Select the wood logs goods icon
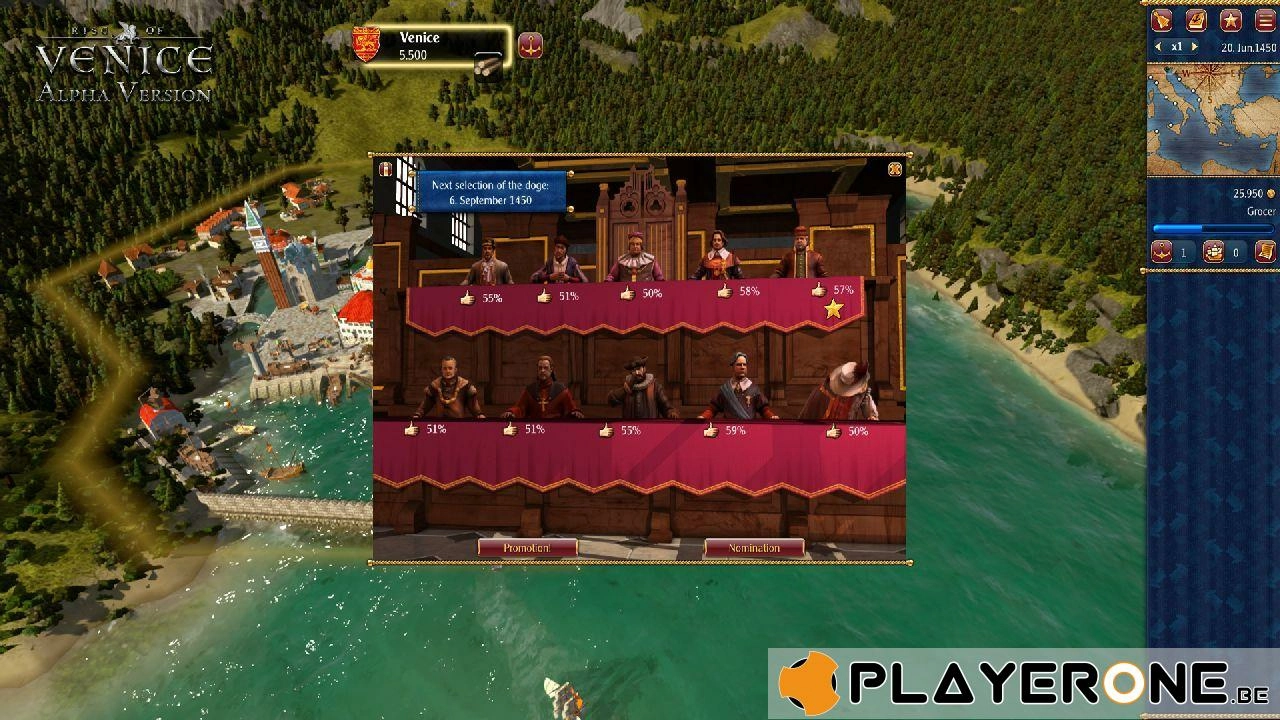 point(488,66)
